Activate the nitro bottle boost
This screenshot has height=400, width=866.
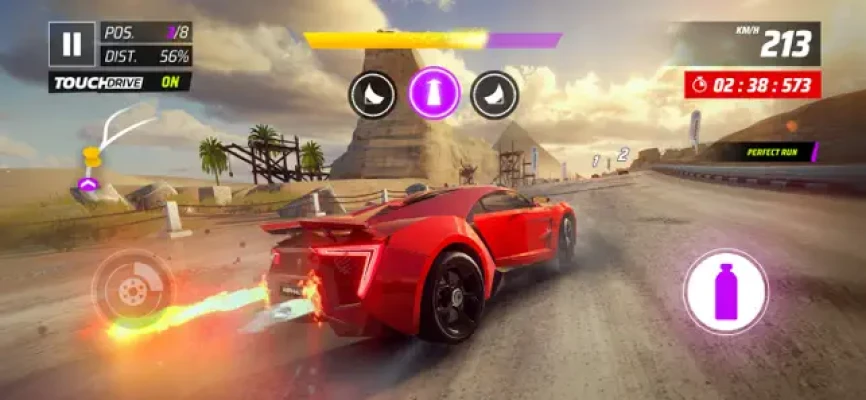click(x=725, y=292)
